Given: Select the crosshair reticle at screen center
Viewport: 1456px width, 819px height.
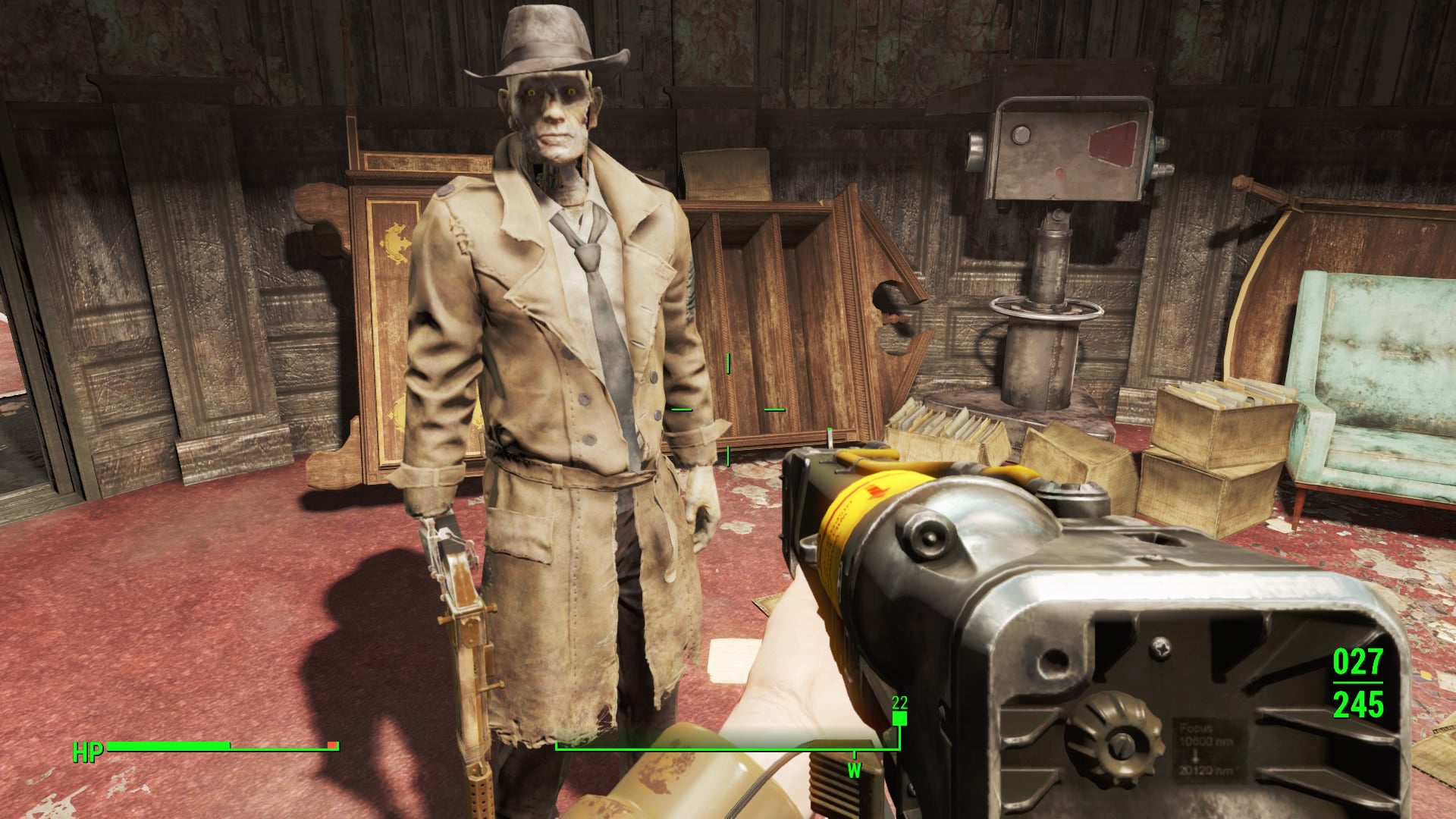Looking at the screenshot, I should click(x=726, y=409).
